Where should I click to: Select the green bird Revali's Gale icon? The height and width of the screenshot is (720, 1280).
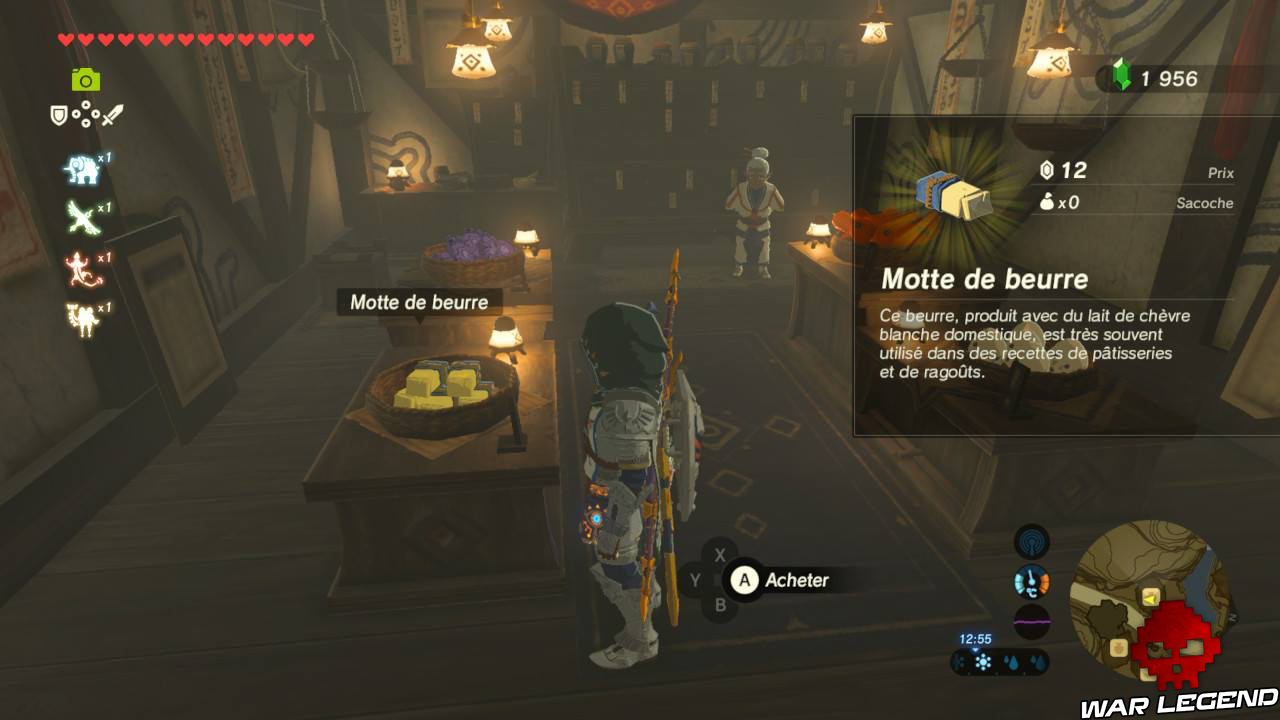(80, 216)
